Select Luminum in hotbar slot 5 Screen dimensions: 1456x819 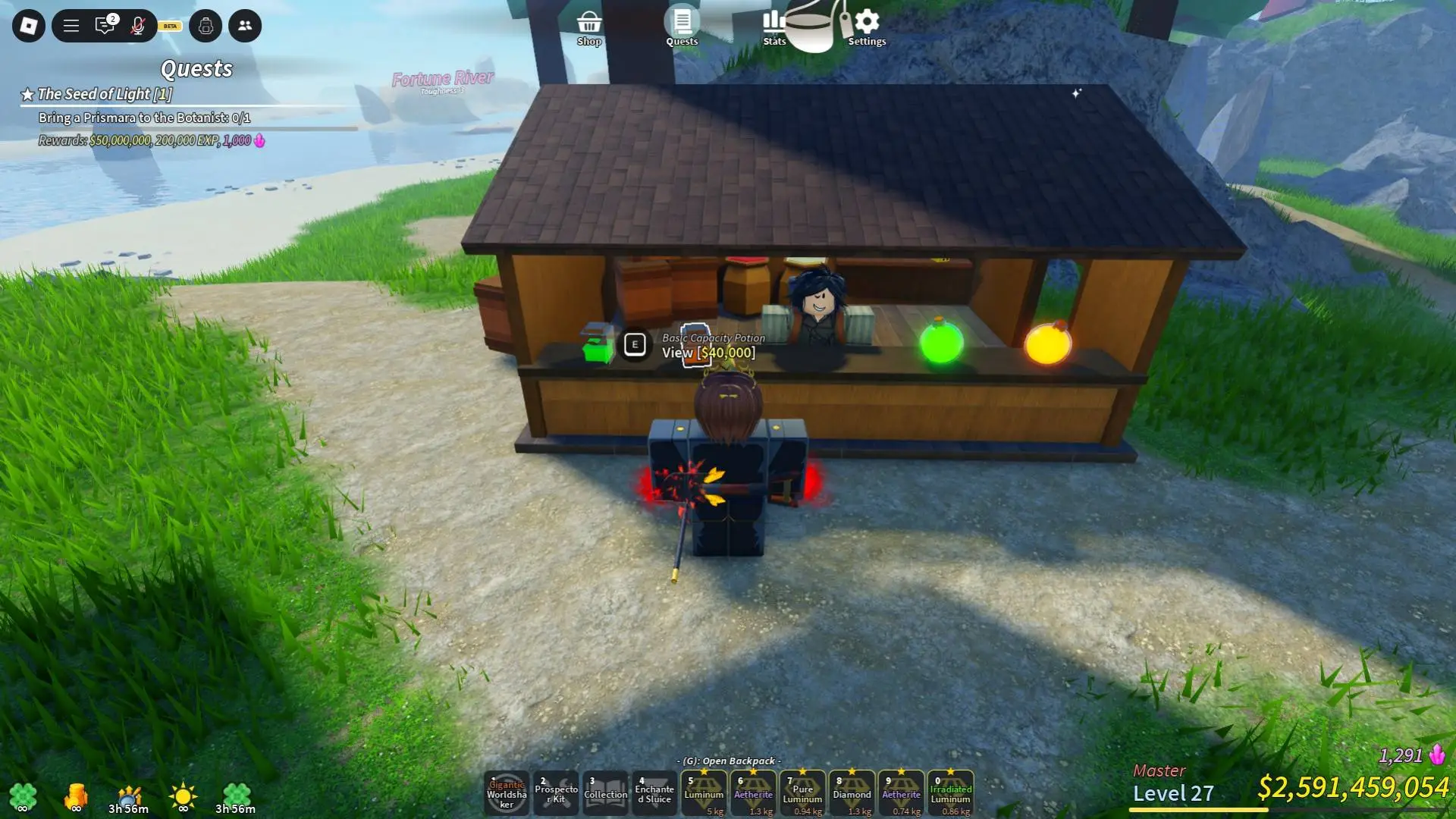coord(704,792)
